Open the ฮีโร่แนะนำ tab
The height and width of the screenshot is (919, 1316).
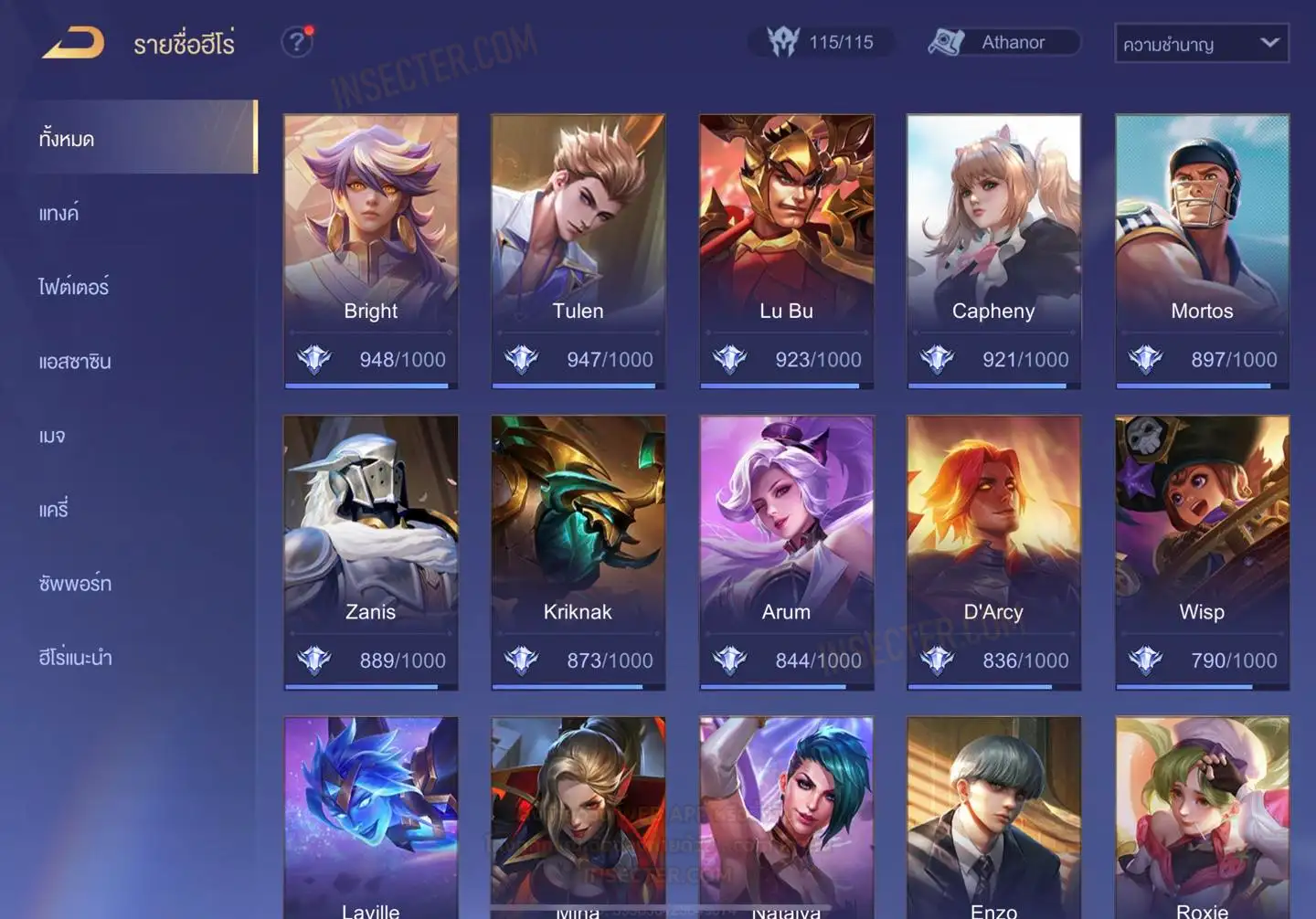tap(75, 658)
